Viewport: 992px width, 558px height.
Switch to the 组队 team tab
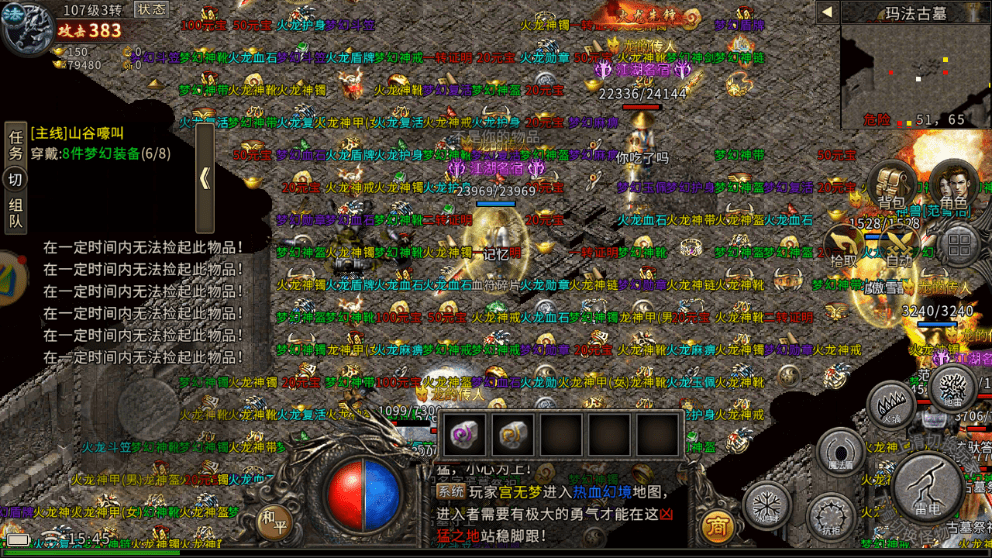click(15, 213)
